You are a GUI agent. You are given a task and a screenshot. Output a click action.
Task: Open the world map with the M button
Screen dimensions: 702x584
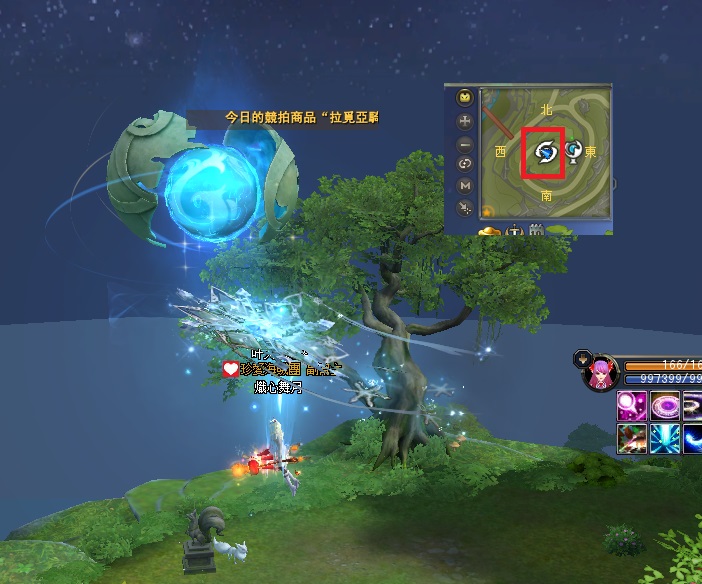tap(464, 185)
